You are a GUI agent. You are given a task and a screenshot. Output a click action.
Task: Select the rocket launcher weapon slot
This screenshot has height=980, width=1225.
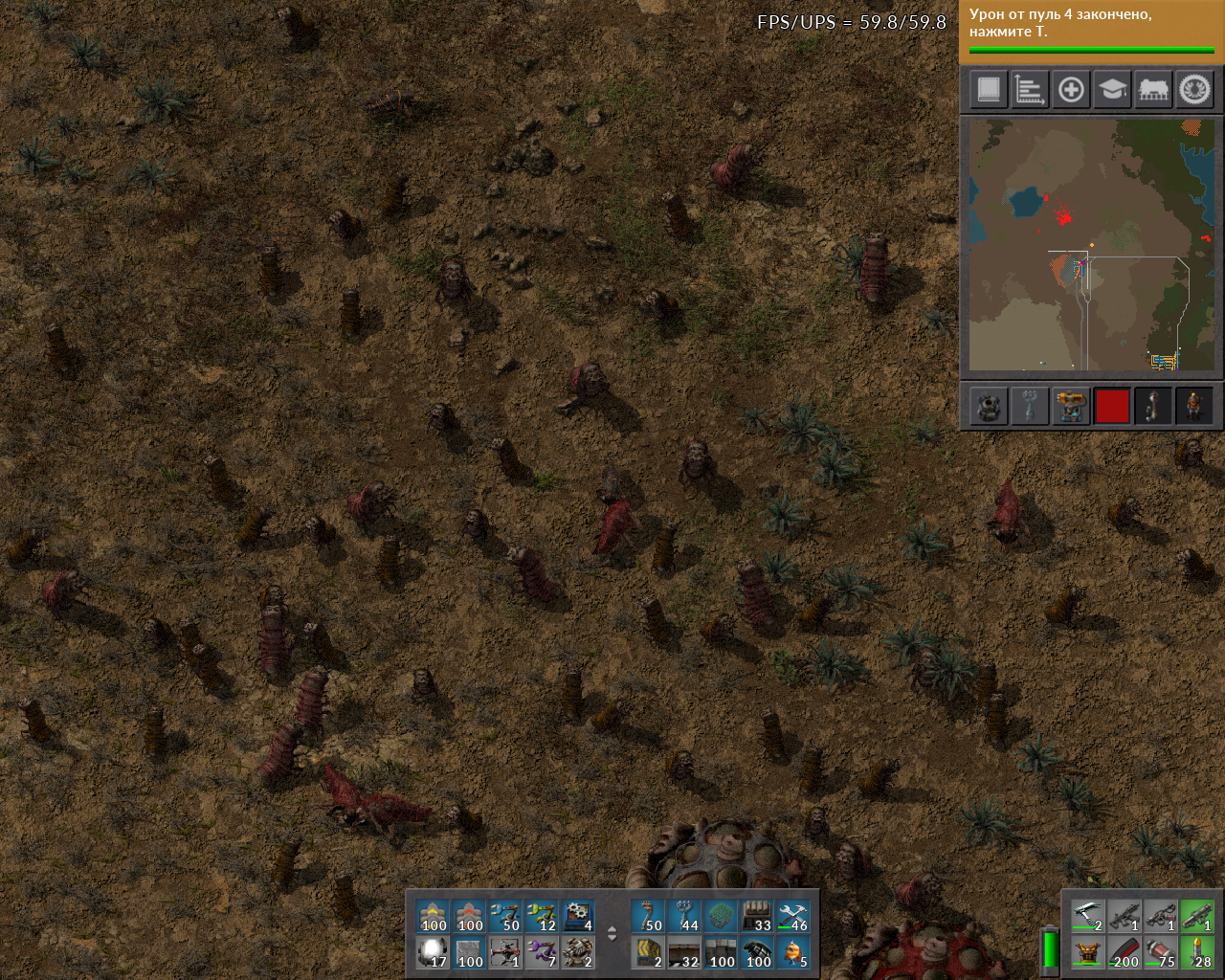(1197, 917)
